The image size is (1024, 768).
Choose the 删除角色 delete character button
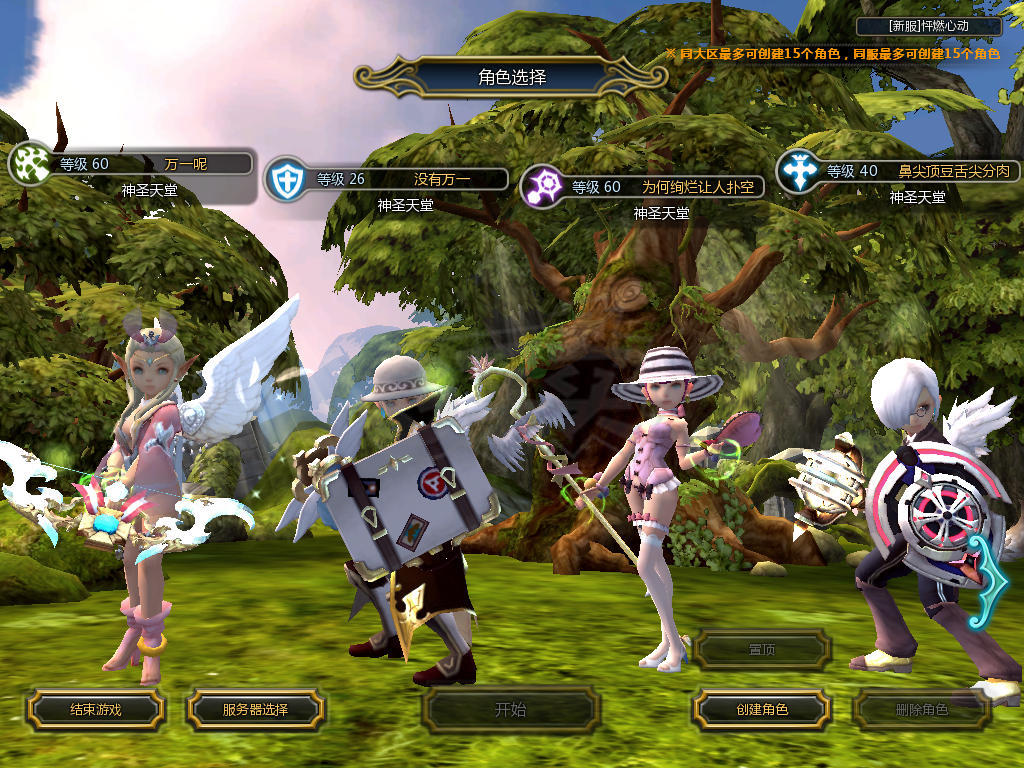pyautogui.click(x=921, y=710)
